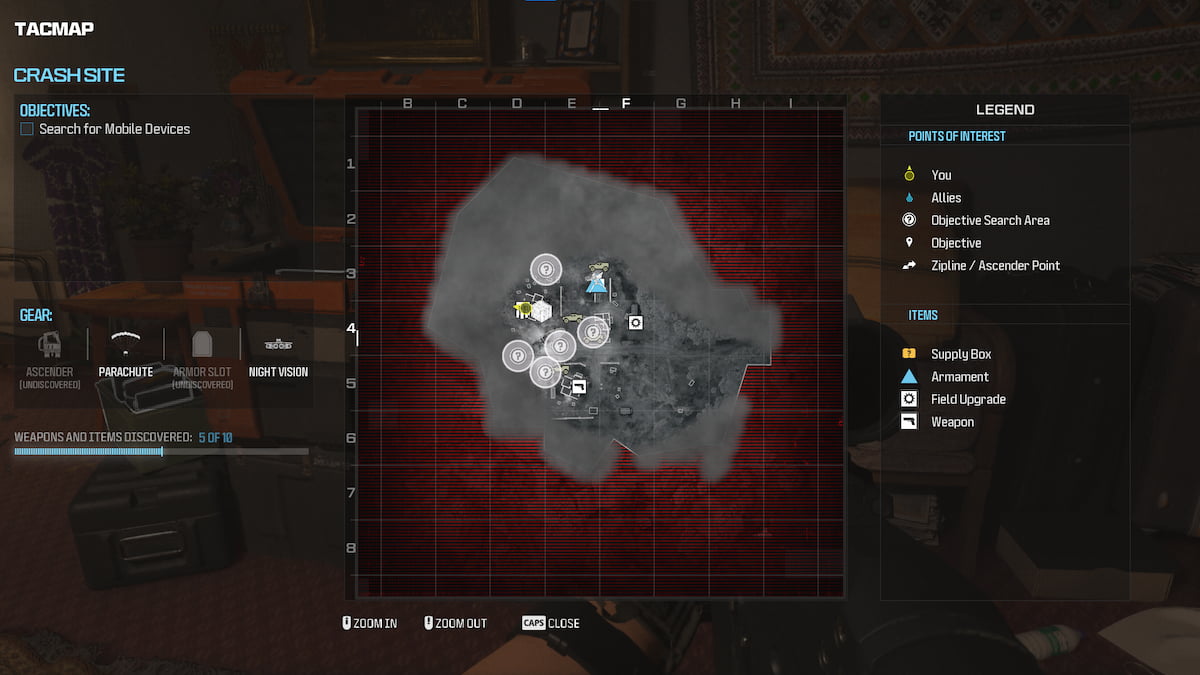Click the blue Armament triangle on the map

[x=596, y=285]
